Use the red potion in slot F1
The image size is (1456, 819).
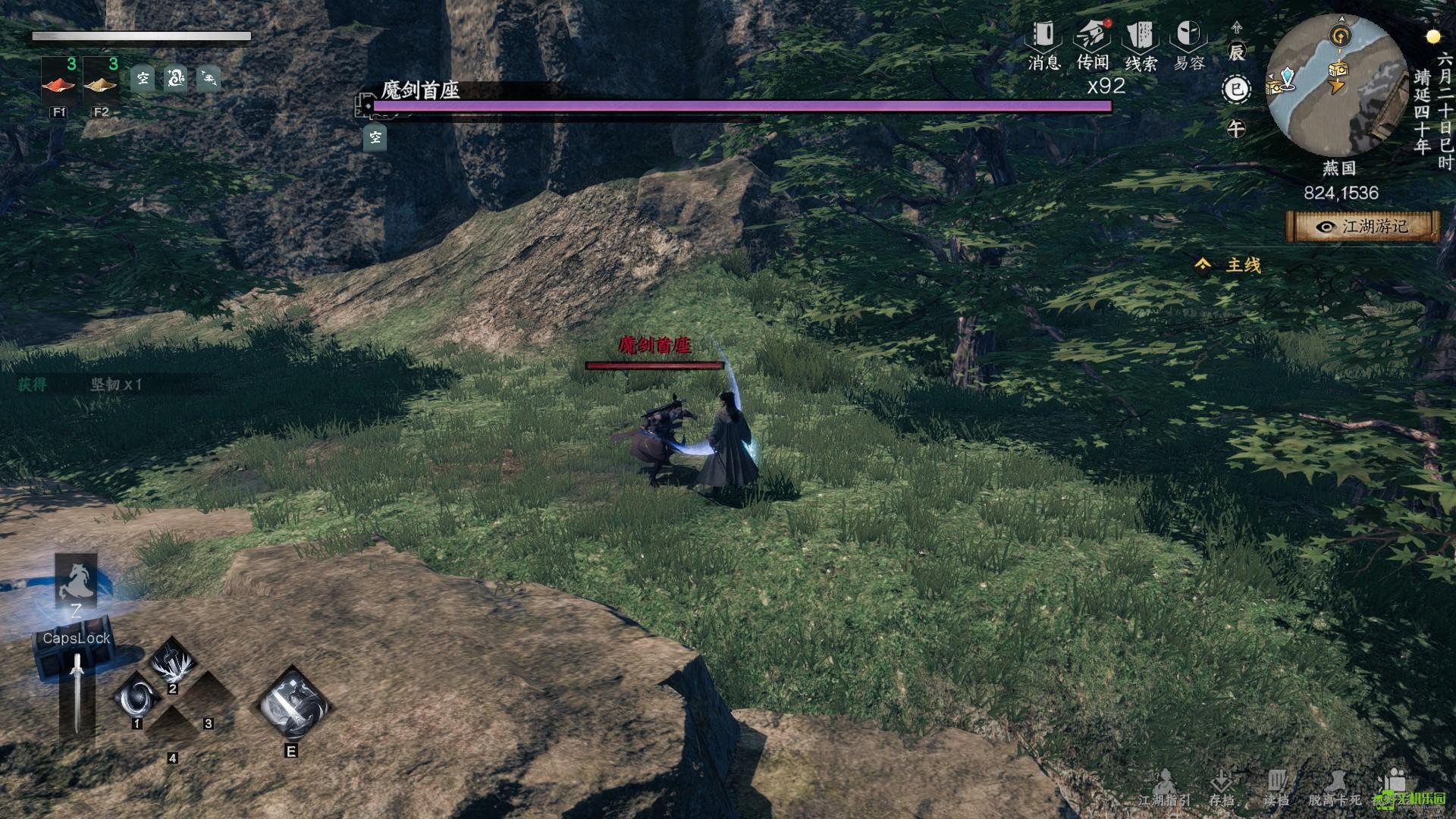[x=60, y=82]
